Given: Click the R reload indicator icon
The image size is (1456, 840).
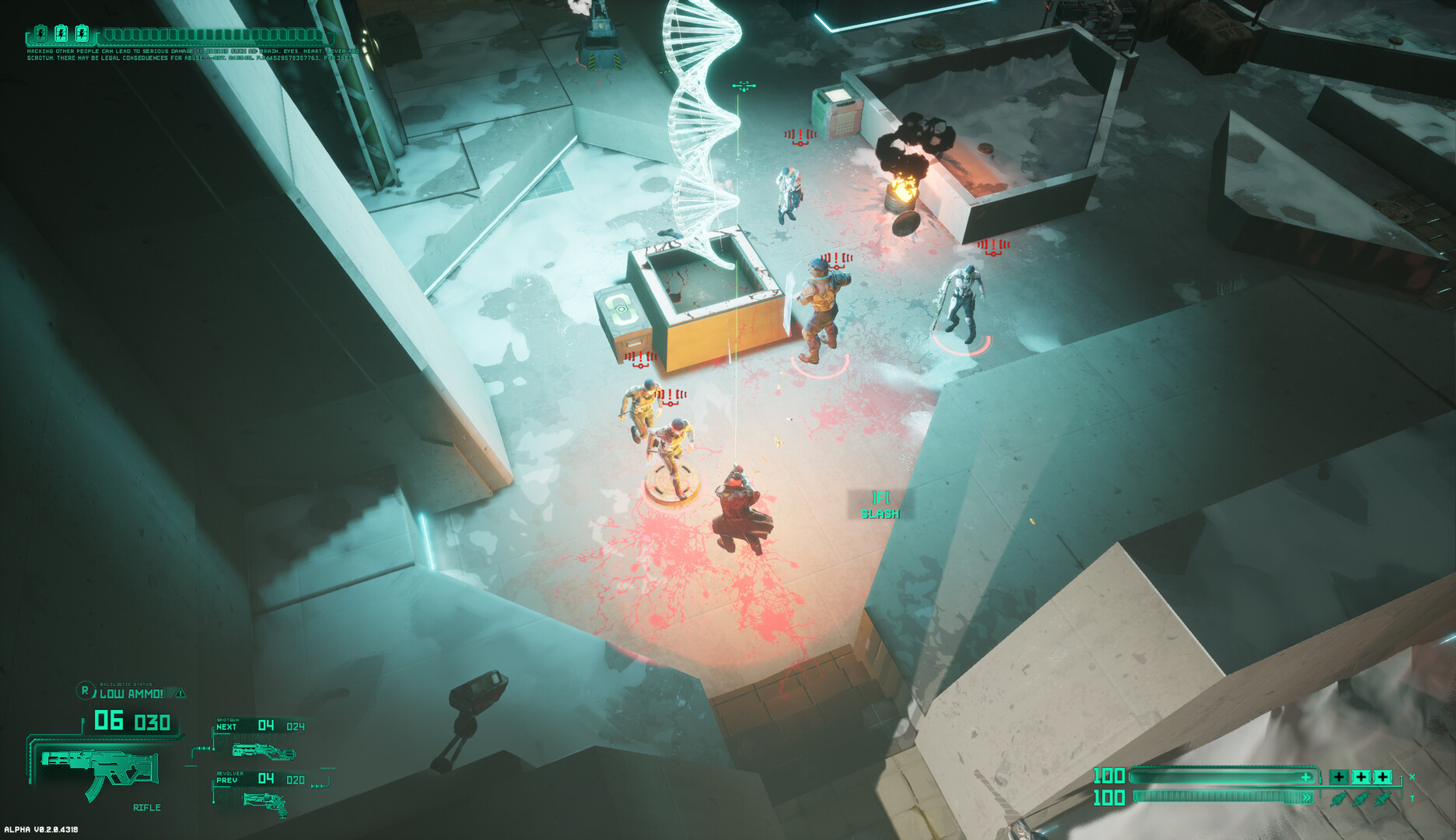Looking at the screenshot, I should [85, 691].
